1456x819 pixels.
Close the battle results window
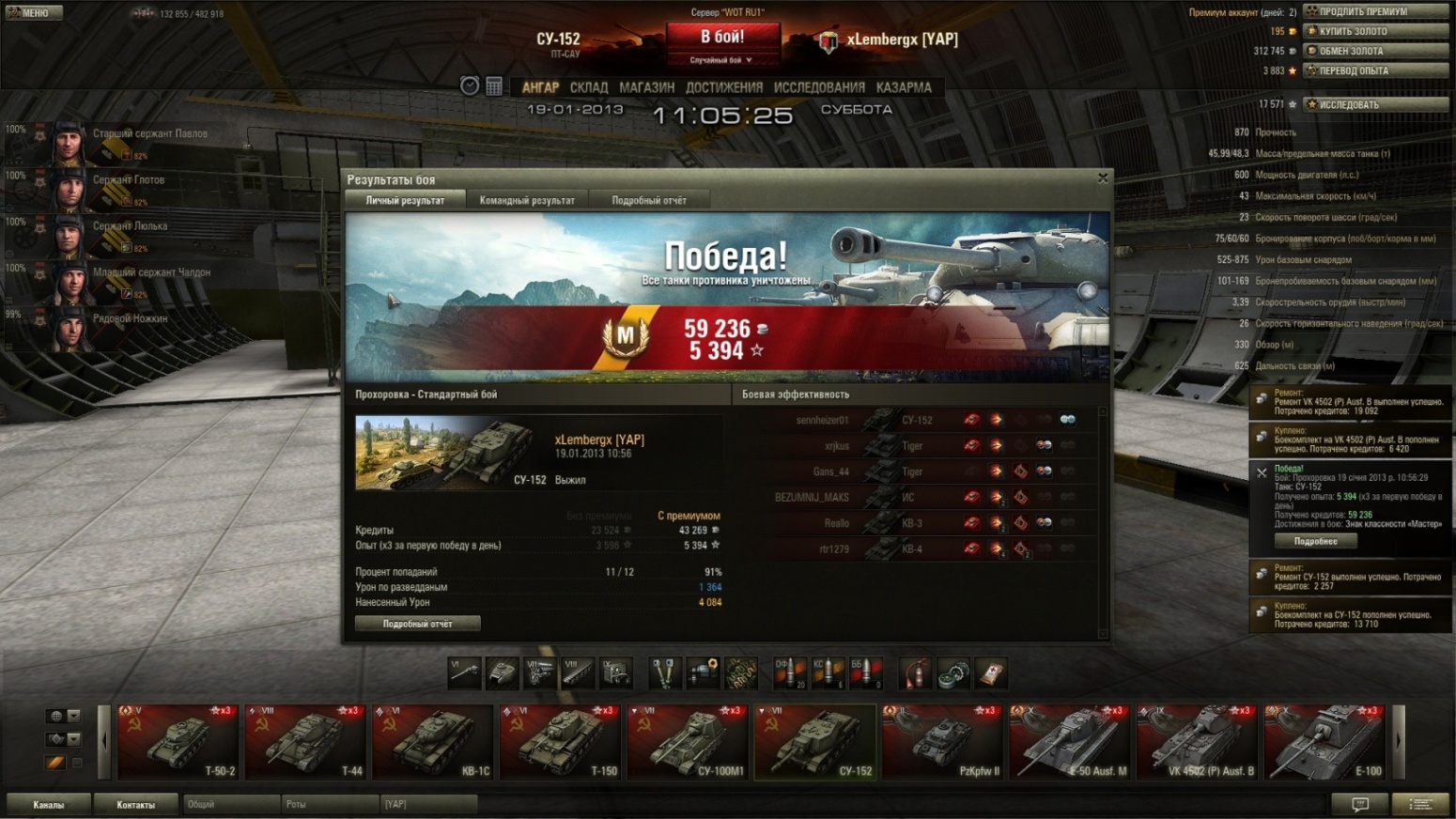[1103, 178]
